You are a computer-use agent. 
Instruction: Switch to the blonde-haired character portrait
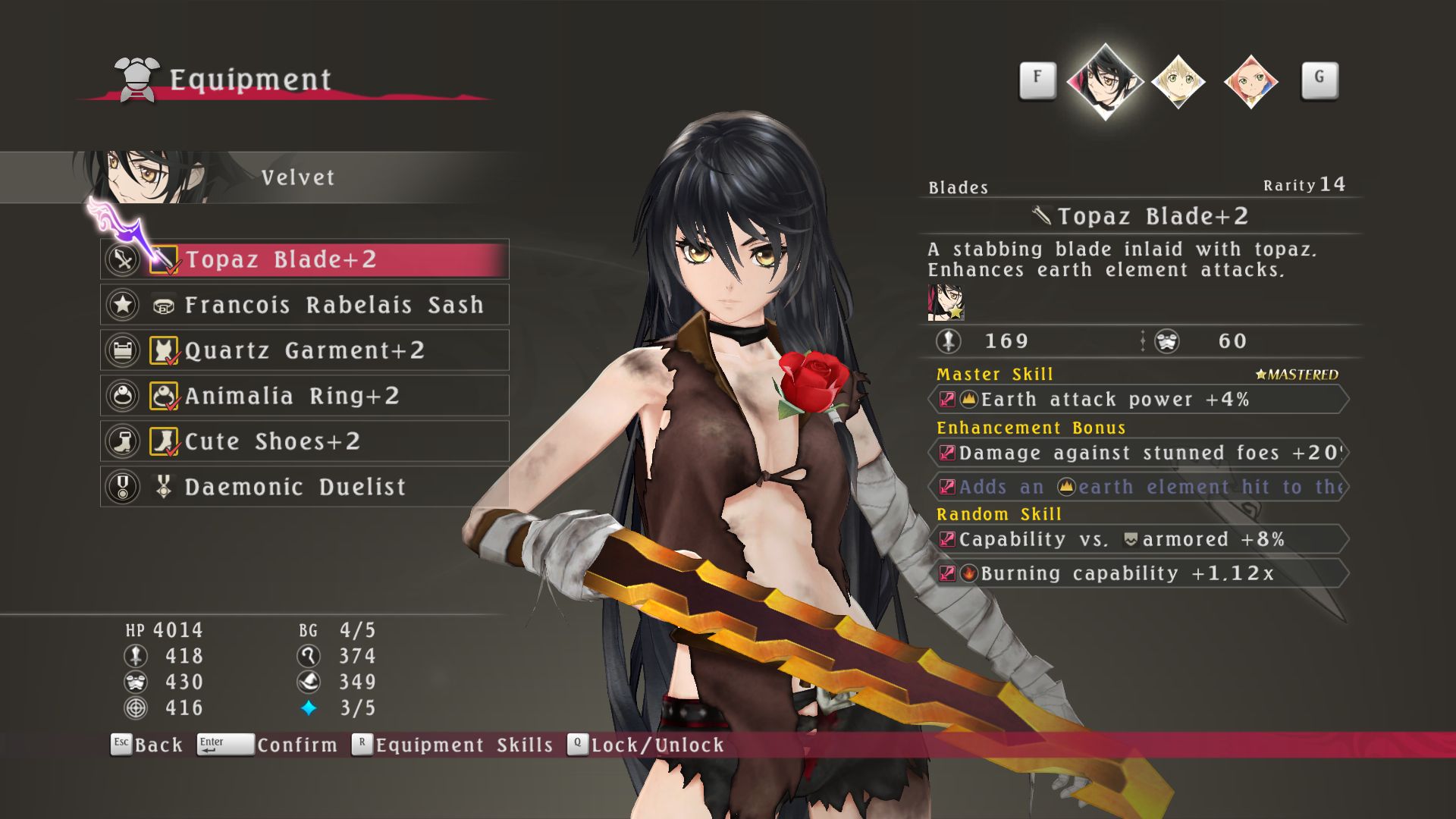point(1178,81)
